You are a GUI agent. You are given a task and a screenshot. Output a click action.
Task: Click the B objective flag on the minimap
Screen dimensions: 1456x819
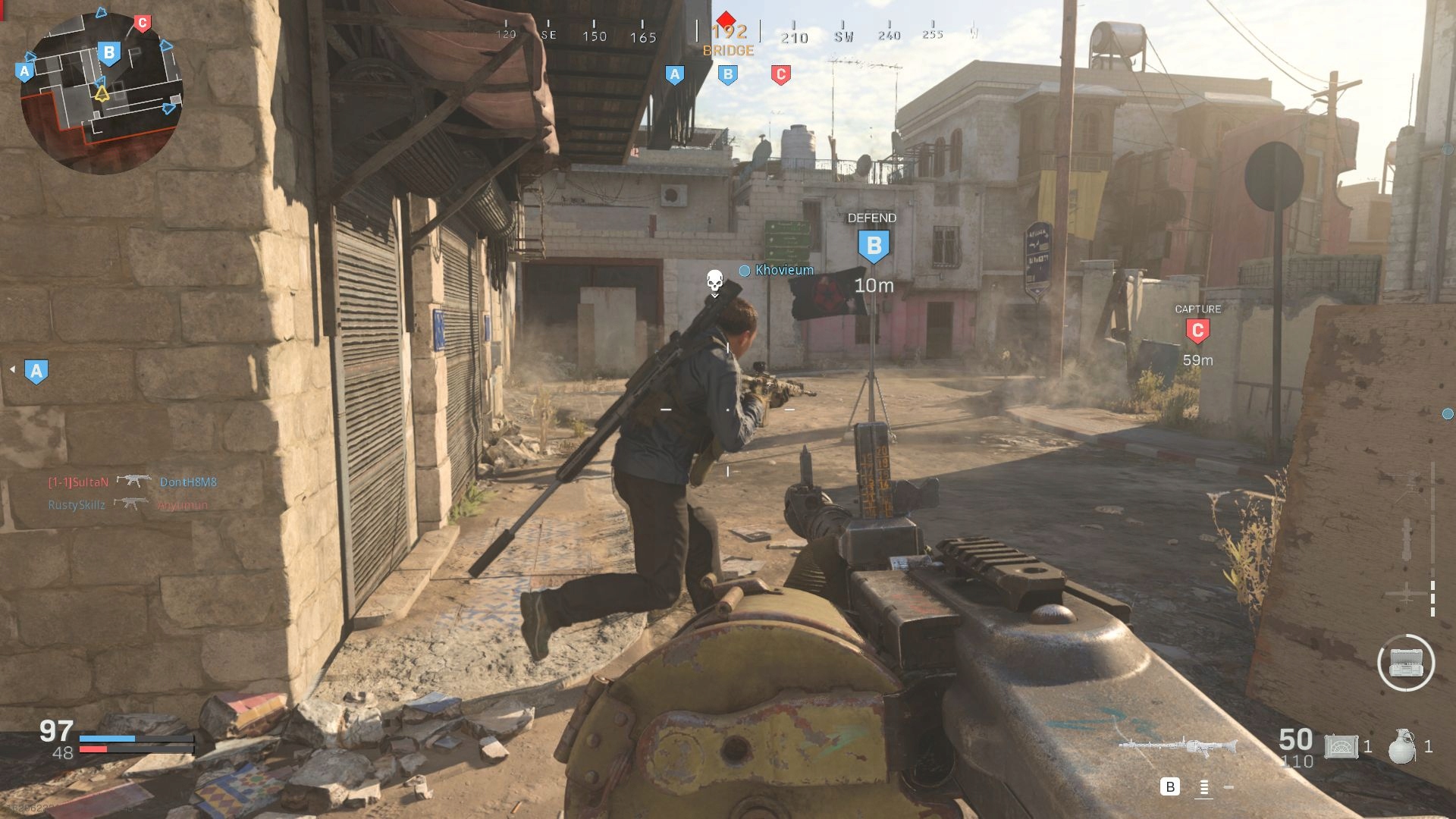click(109, 53)
